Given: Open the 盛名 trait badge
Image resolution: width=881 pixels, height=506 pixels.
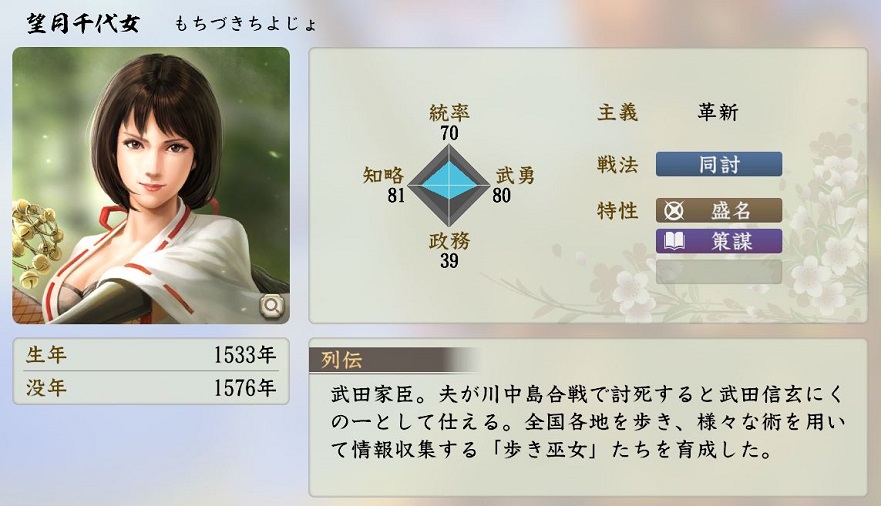Looking at the screenshot, I should [718, 211].
